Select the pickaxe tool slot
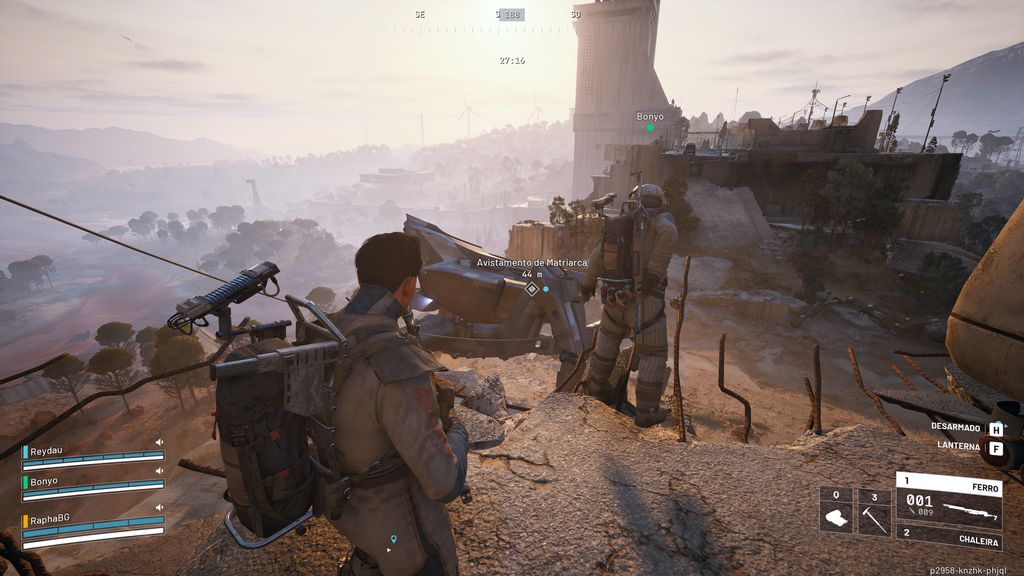1024x576 pixels. [874, 512]
